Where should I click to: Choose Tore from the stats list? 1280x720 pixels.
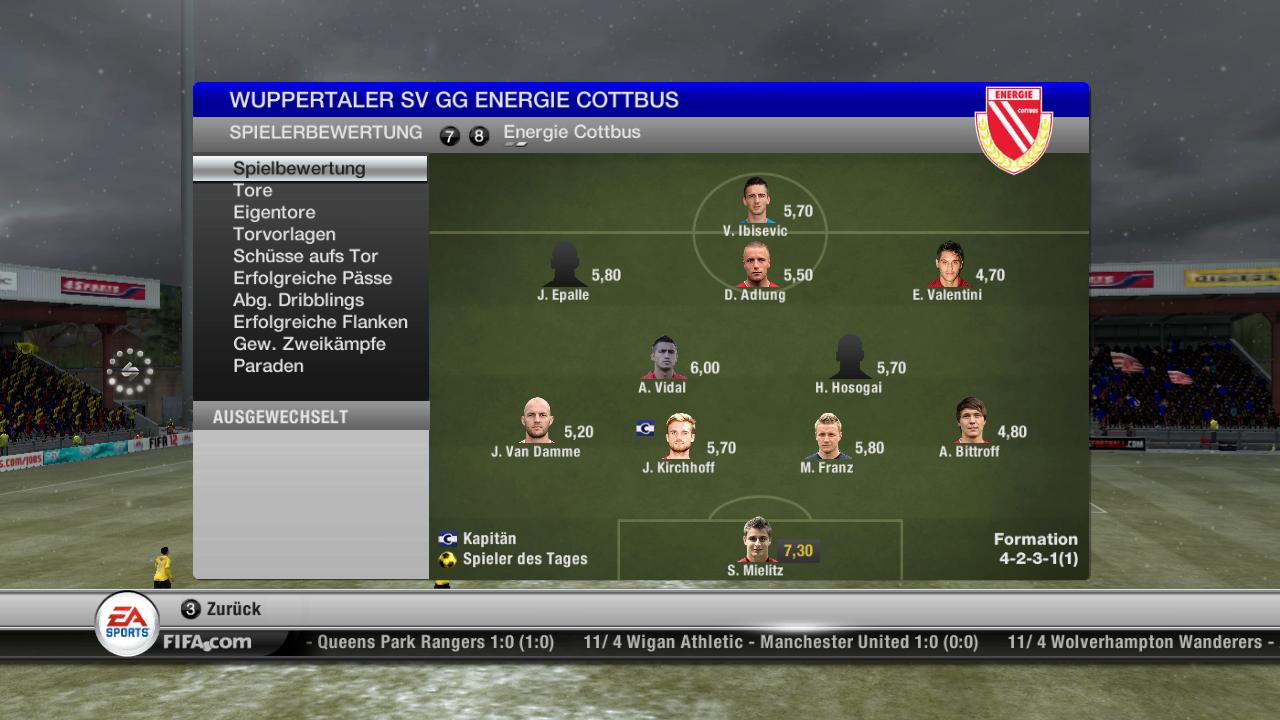[253, 190]
